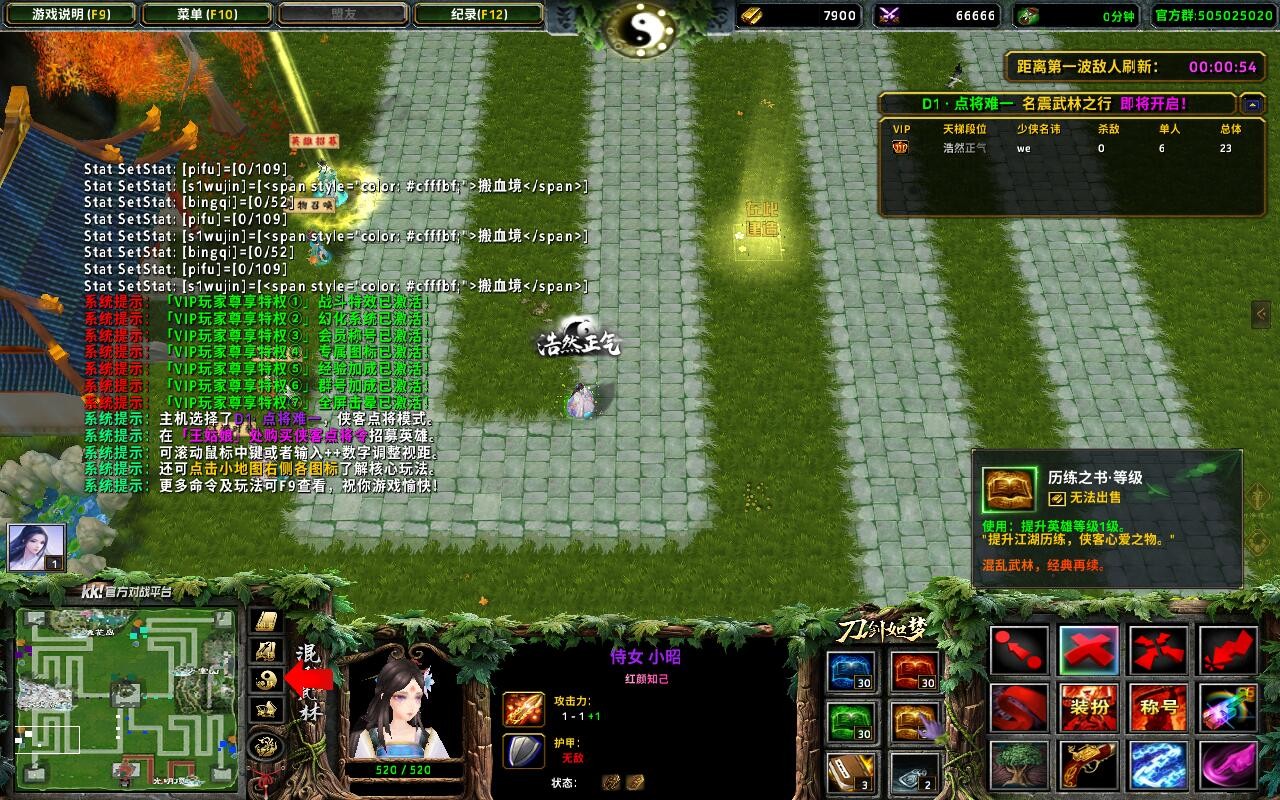This screenshot has width=1280, height=800.
Task: Open the scroll icon atop the left sidebar
Action: point(264,622)
